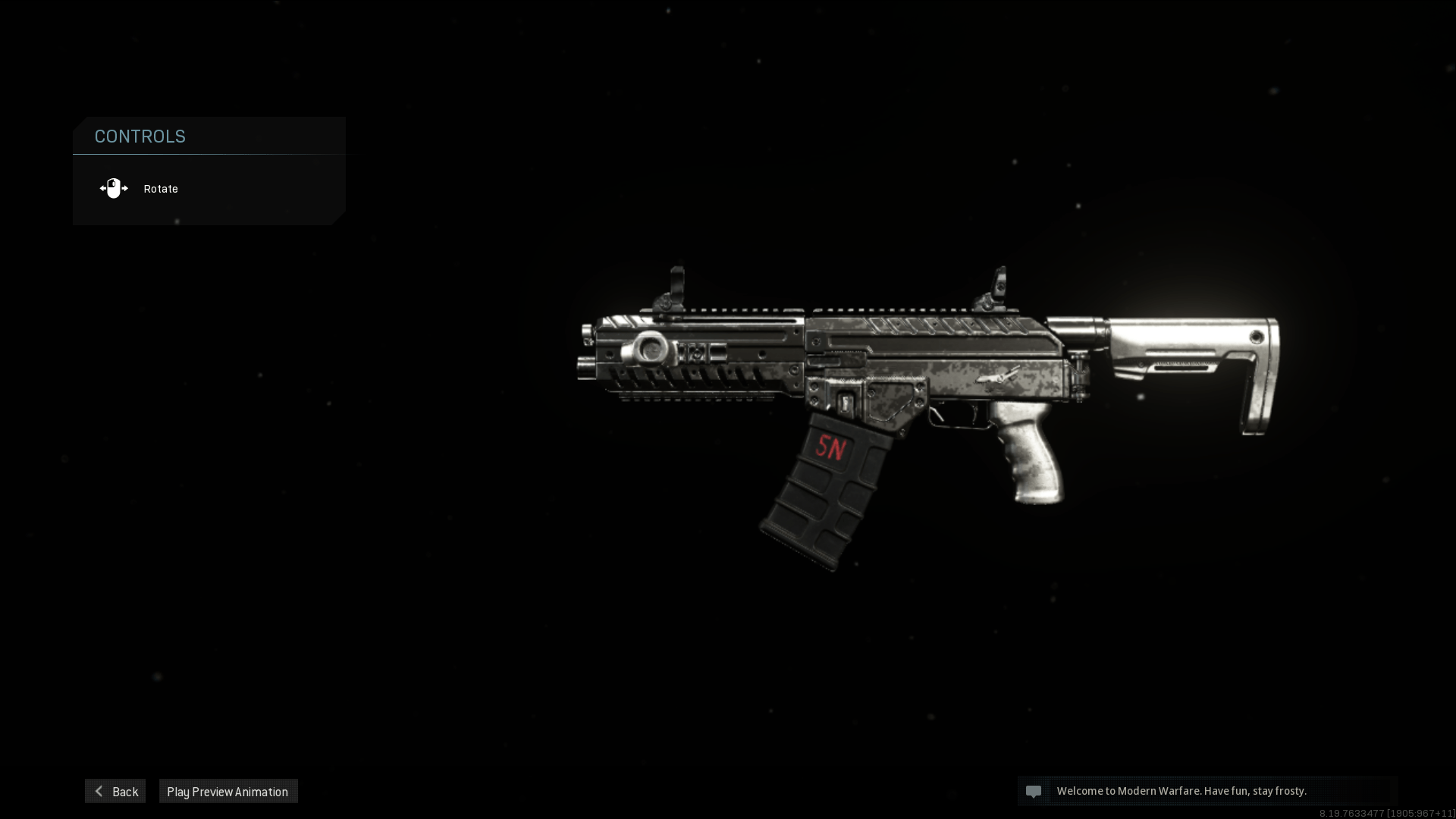Start the Play Preview Animation
The width and height of the screenshot is (1456, 819).
[x=227, y=791]
